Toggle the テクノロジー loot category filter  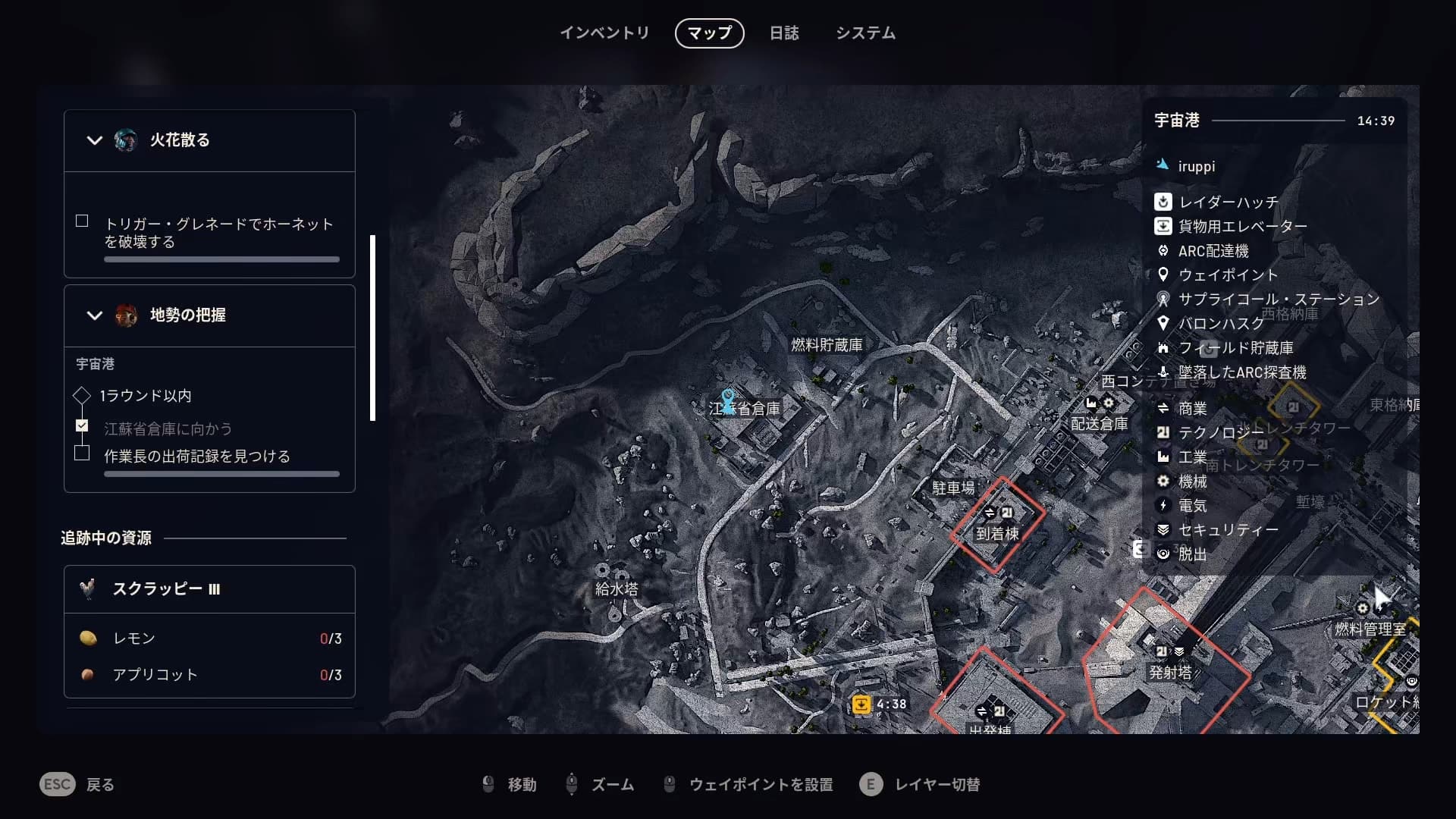pos(1220,433)
